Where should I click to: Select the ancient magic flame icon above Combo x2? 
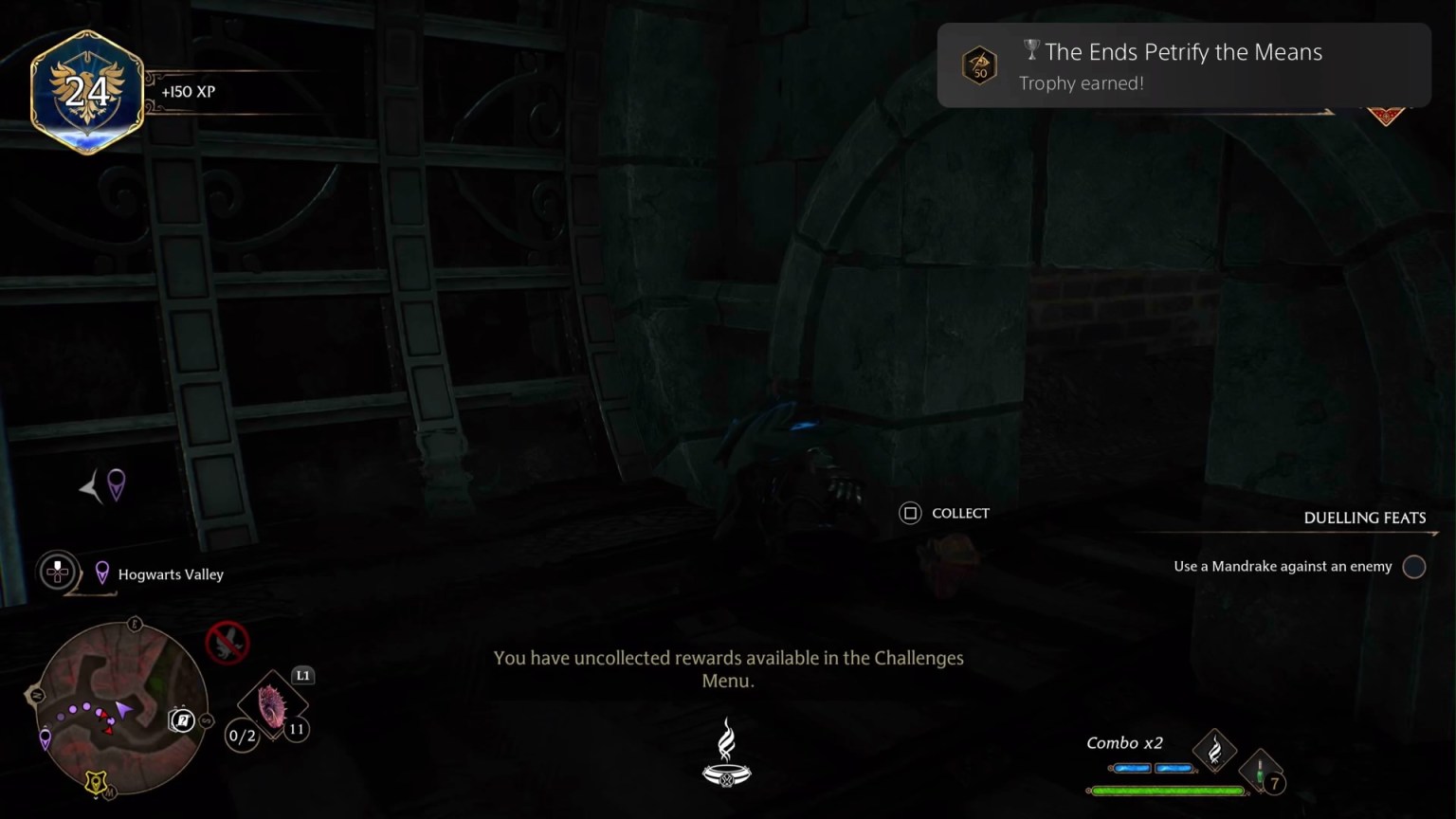pos(1214,750)
